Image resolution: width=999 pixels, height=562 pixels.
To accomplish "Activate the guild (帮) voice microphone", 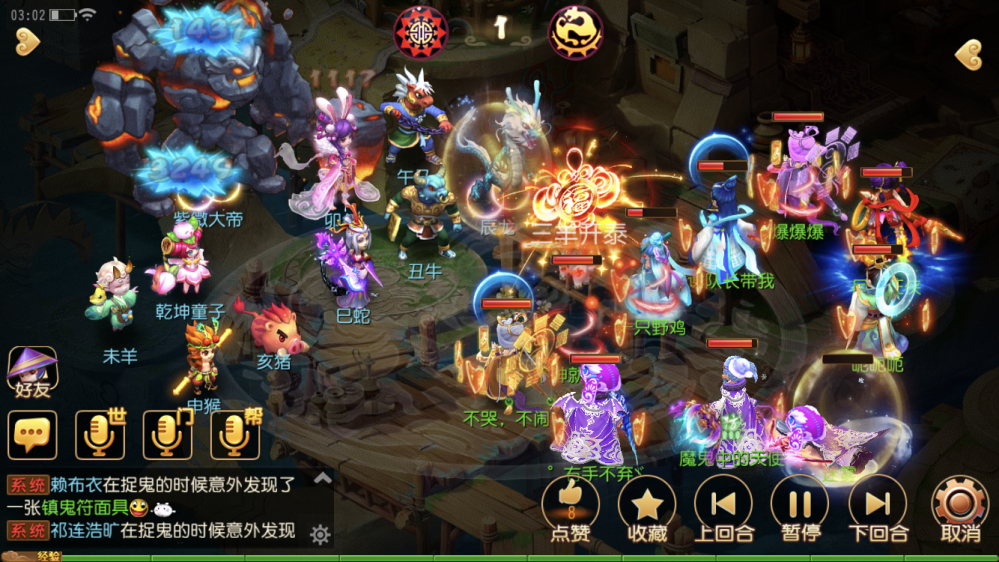I will click(234, 435).
